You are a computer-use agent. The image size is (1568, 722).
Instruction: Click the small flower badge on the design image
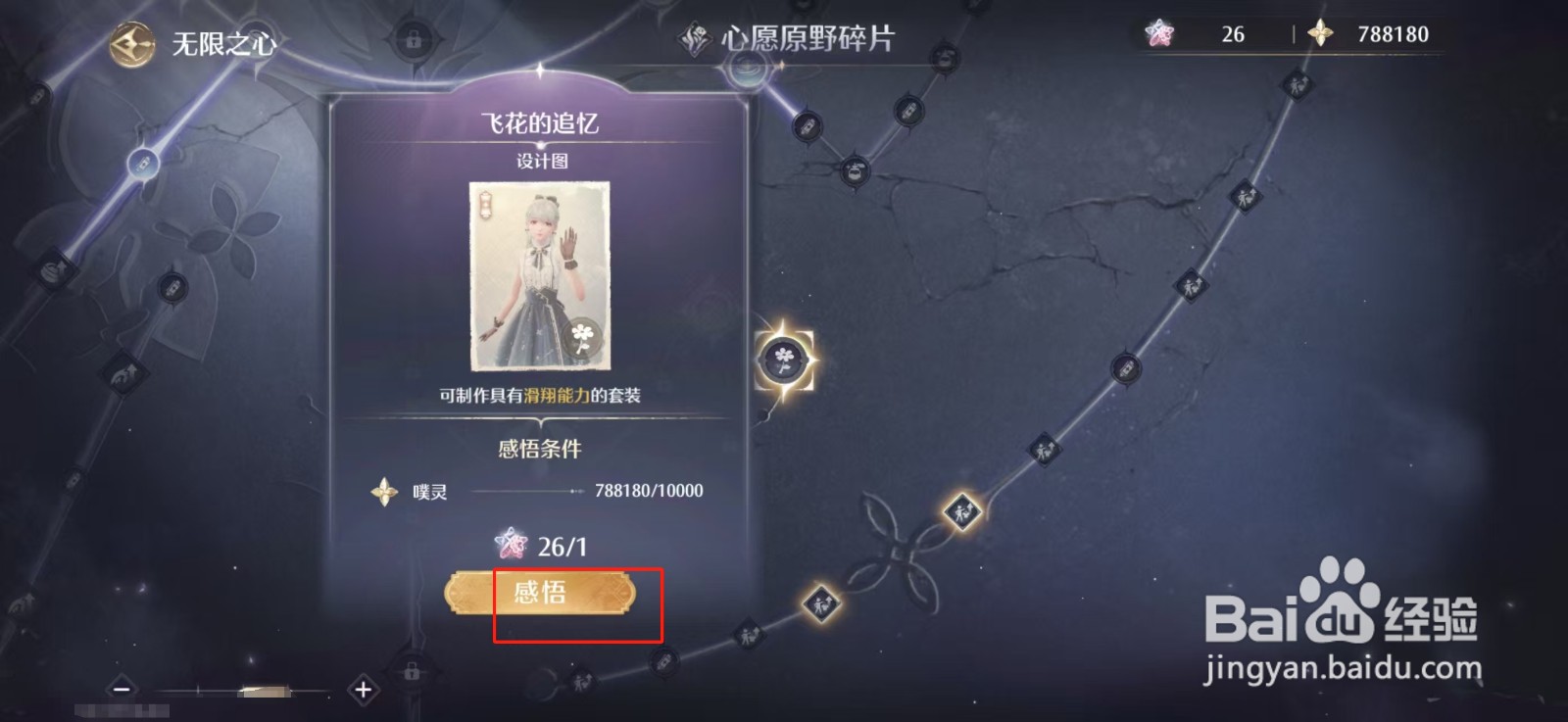[584, 337]
